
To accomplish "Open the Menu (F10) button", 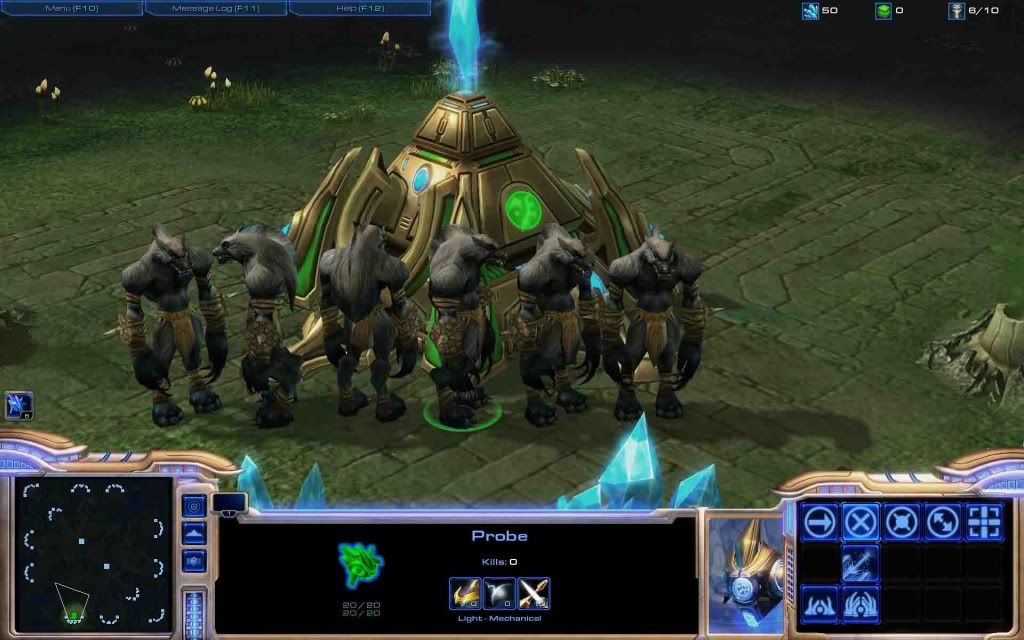I will point(72,8).
